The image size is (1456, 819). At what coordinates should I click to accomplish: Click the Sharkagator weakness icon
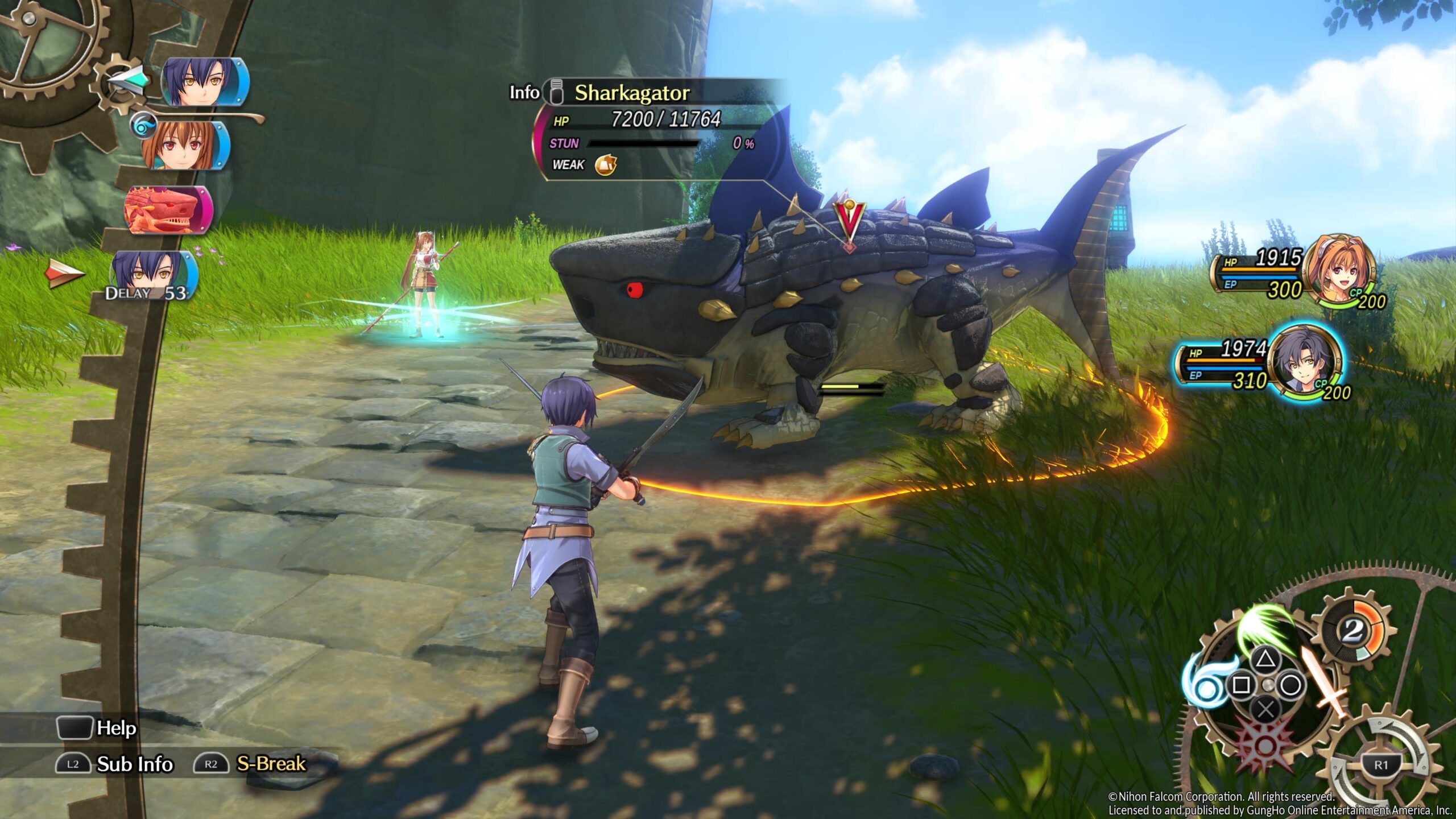605,165
